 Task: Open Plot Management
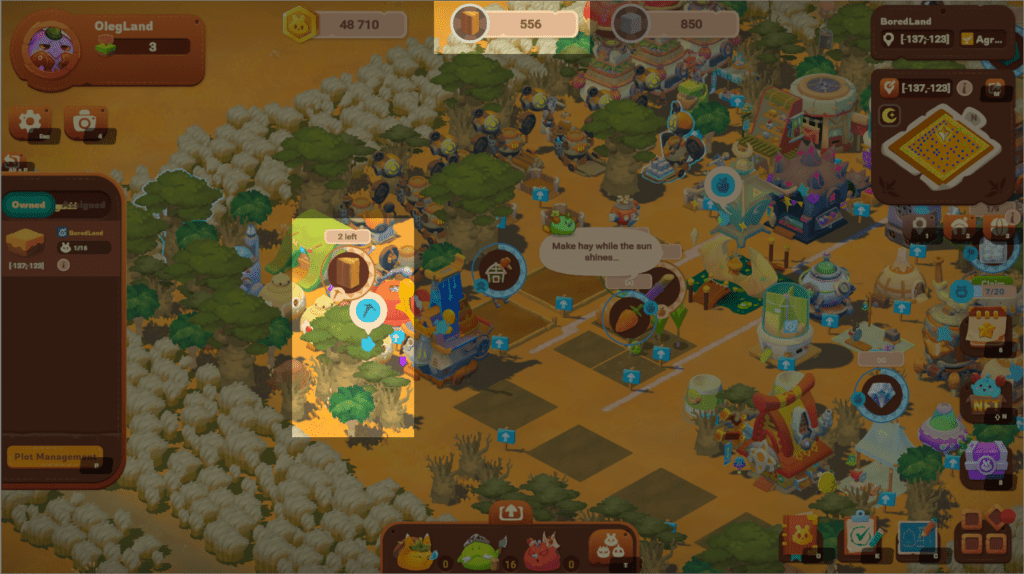[x=55, y=457]
